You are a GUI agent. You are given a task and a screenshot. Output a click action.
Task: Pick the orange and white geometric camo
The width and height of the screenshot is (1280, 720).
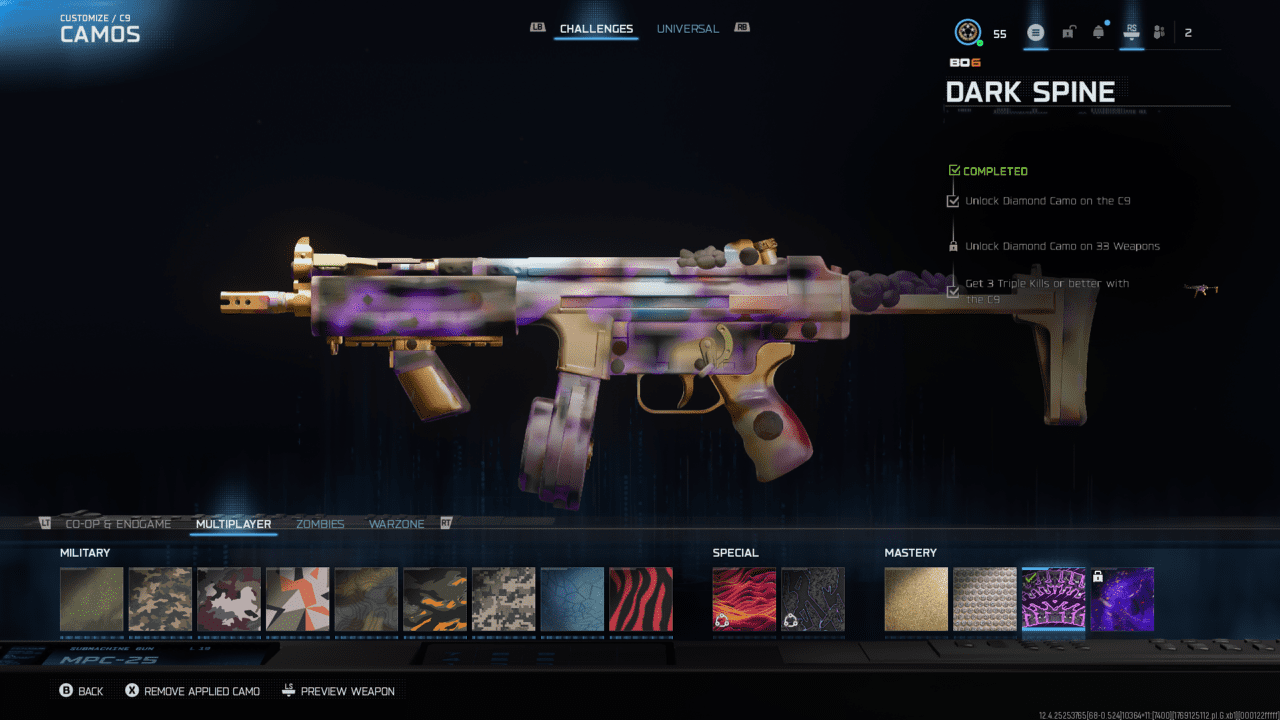point(297,599)
